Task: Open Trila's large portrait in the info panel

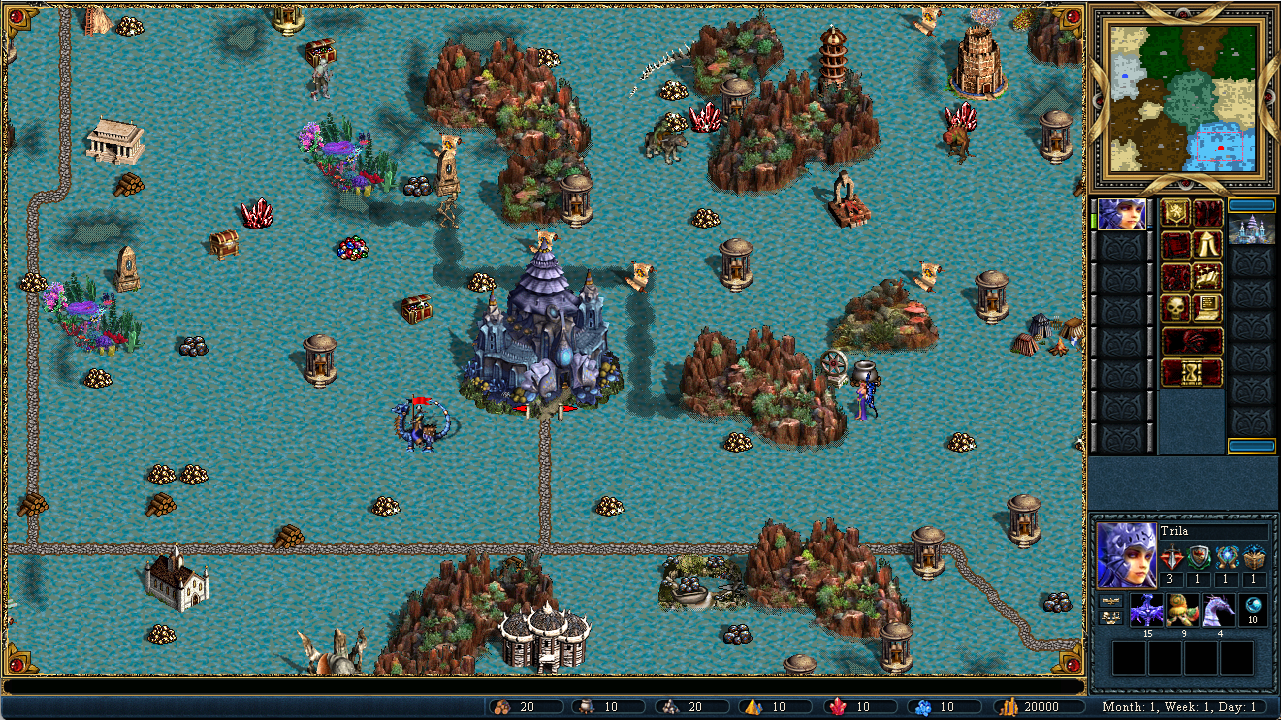Action: 1126,554
